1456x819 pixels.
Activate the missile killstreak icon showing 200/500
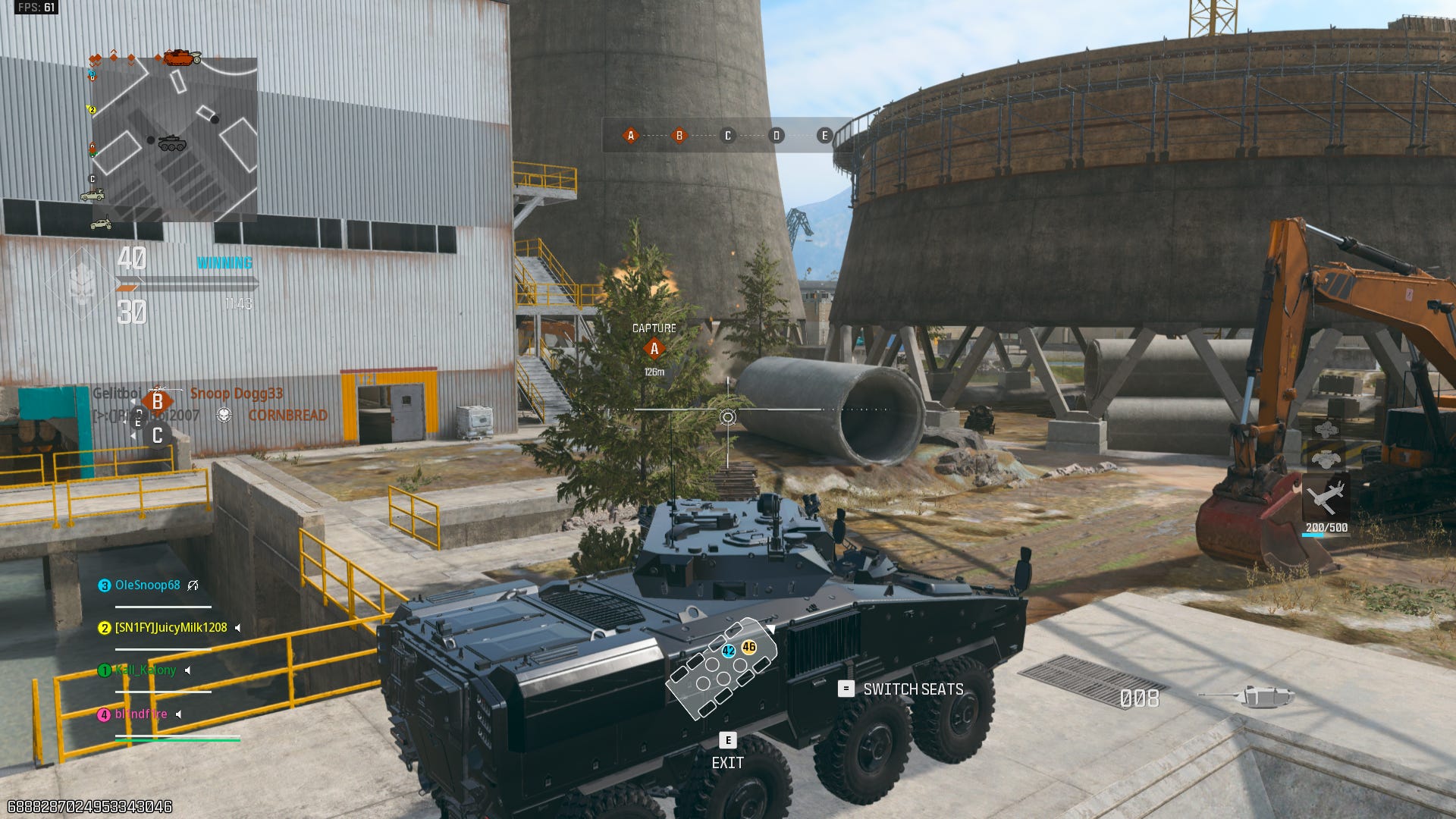pos(1326,498)
